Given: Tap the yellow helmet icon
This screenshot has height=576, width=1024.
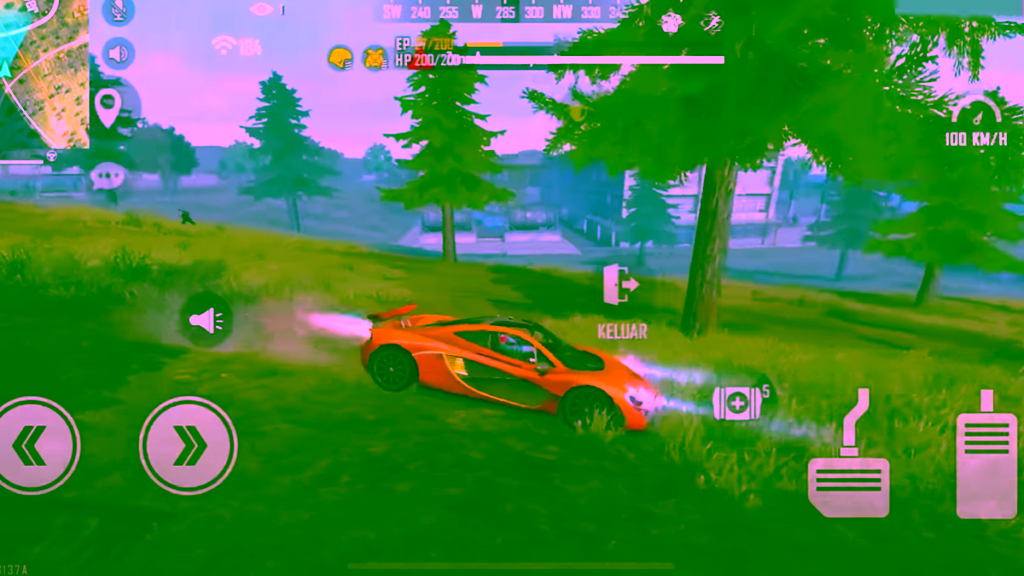Looking at the screenshot, I should [340, 58].
